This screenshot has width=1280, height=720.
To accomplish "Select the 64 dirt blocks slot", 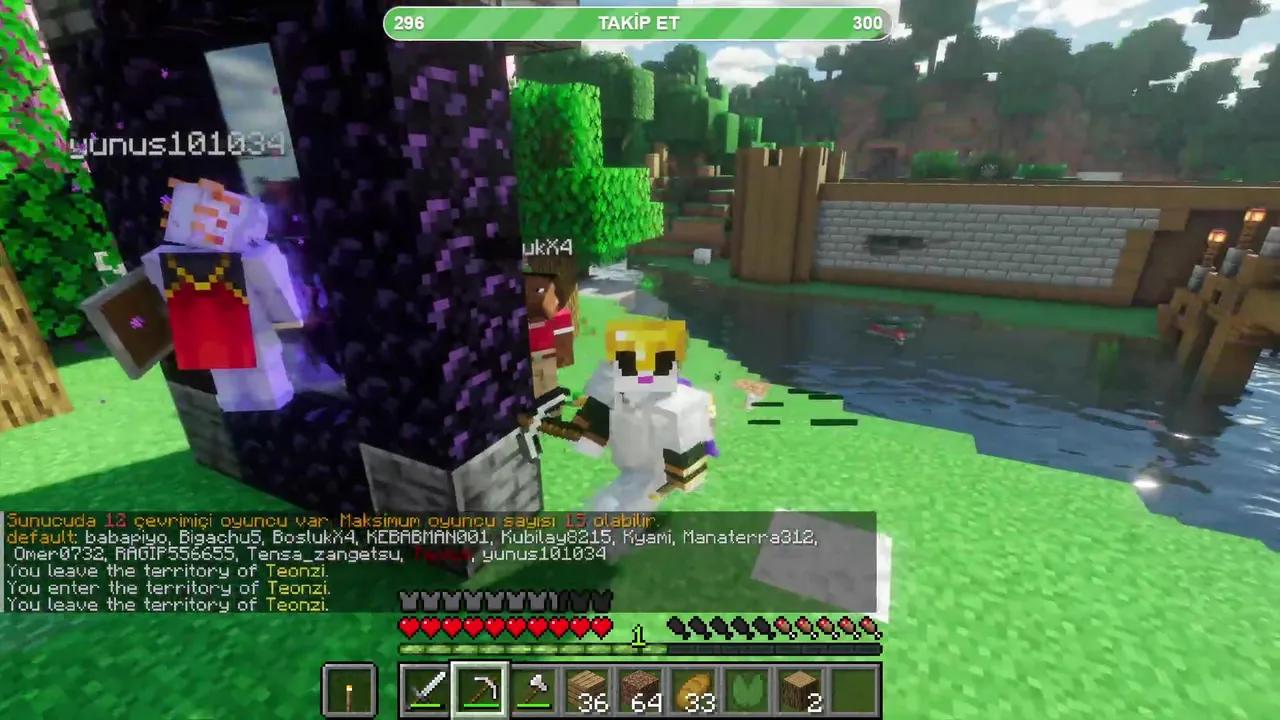I will click(x=643, y=687).
